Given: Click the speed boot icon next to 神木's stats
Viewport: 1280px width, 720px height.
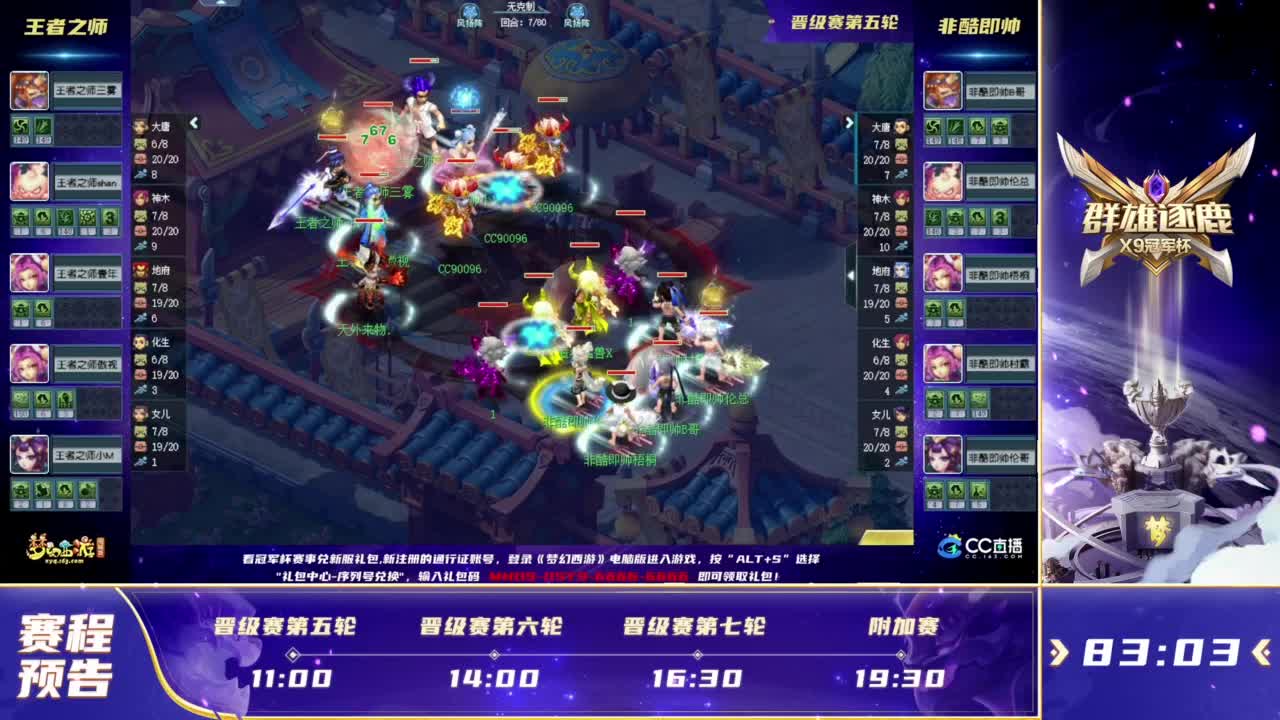Looking at the screenshot, I should 140,243.
